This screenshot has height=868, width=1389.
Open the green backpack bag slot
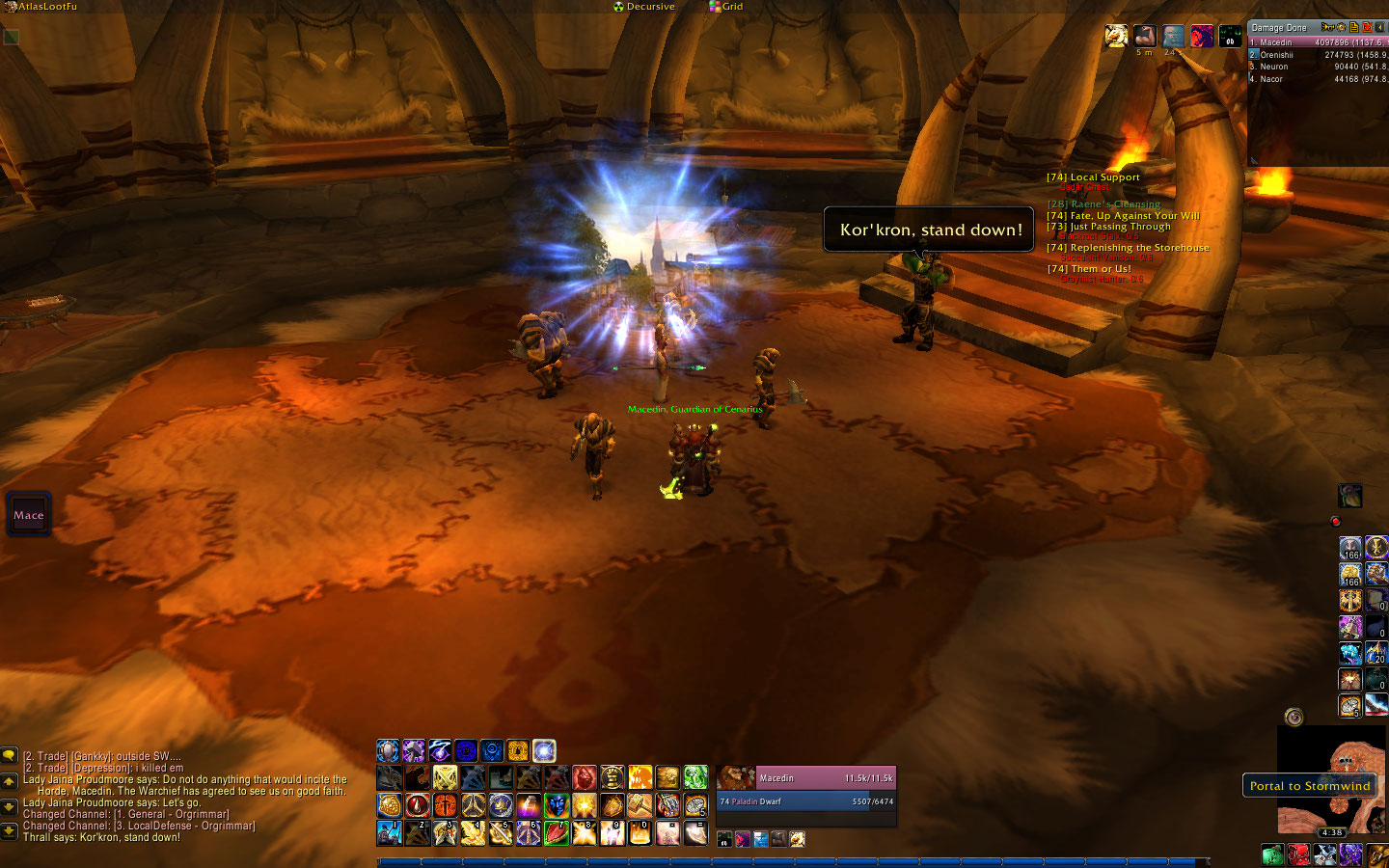tap(1272, 854)
